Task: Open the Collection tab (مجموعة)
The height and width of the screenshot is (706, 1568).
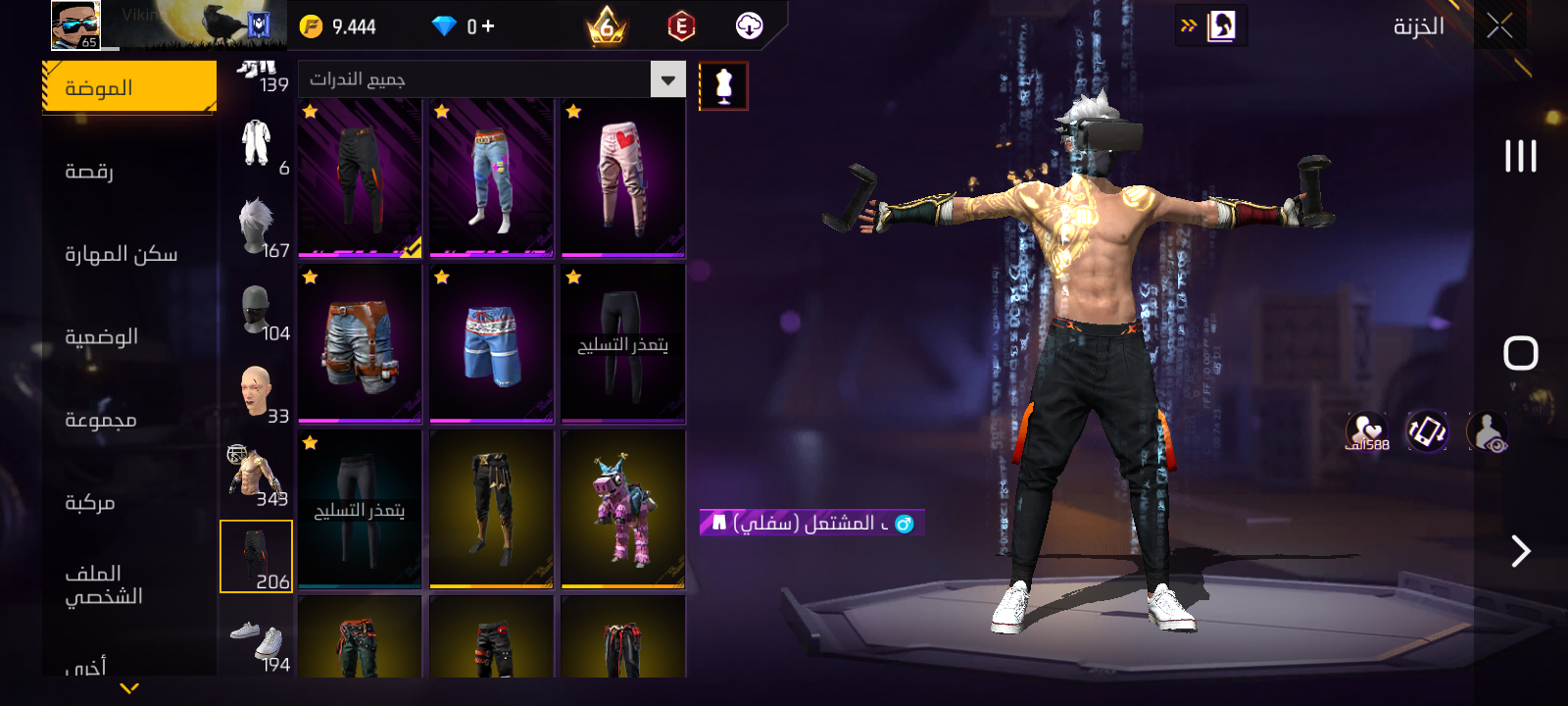Action: [x=100, y=420]
